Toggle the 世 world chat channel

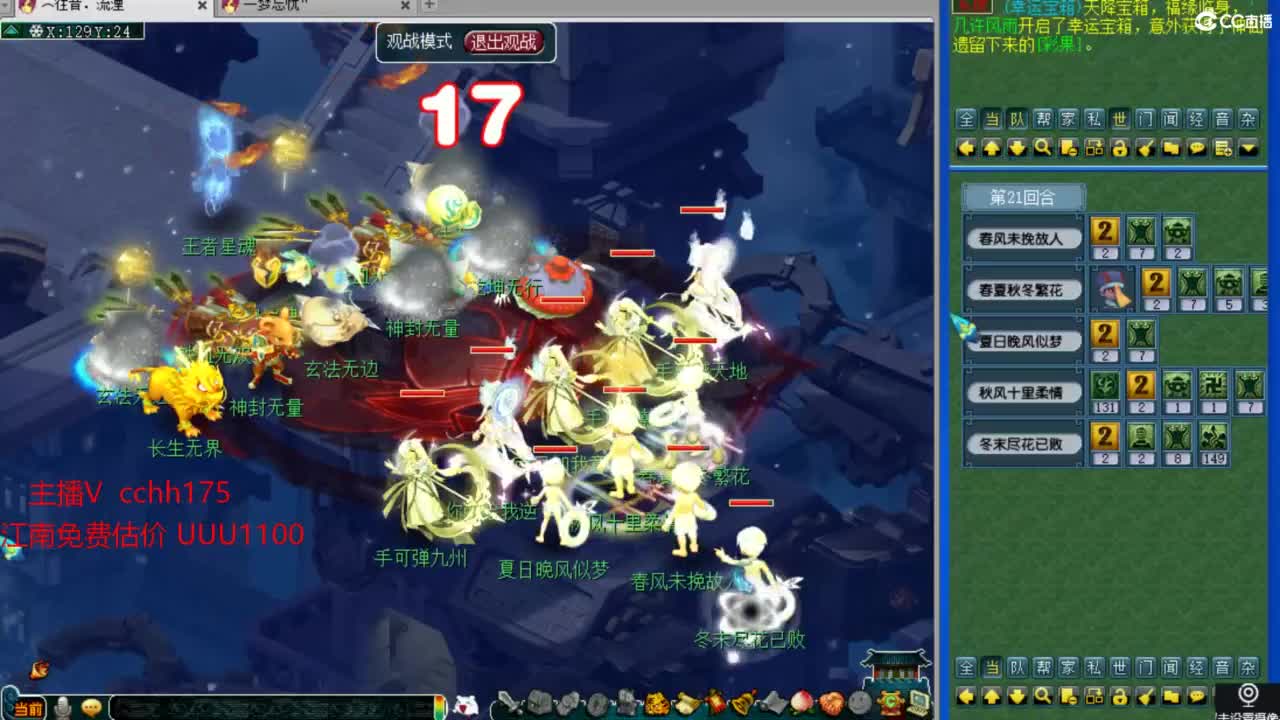[1120, 120]
